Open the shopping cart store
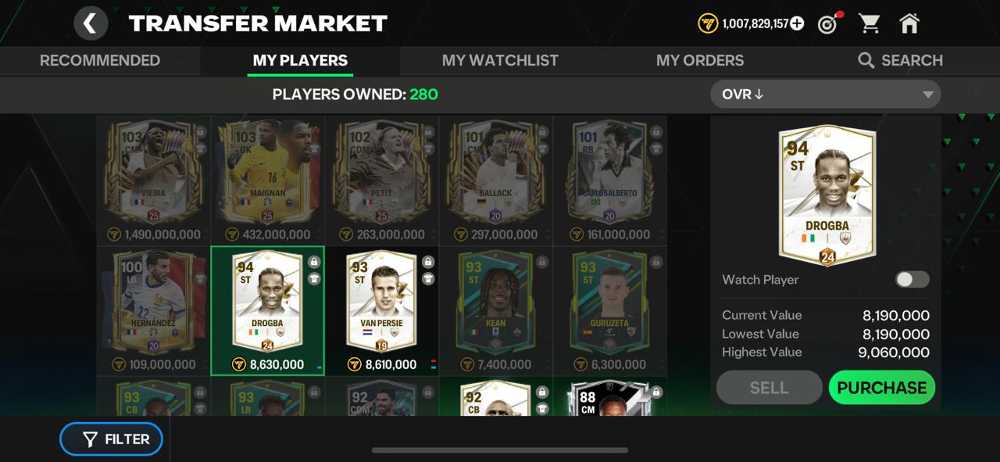The width and height of the screenshot is (1000, 462). (x=869, y=23)
